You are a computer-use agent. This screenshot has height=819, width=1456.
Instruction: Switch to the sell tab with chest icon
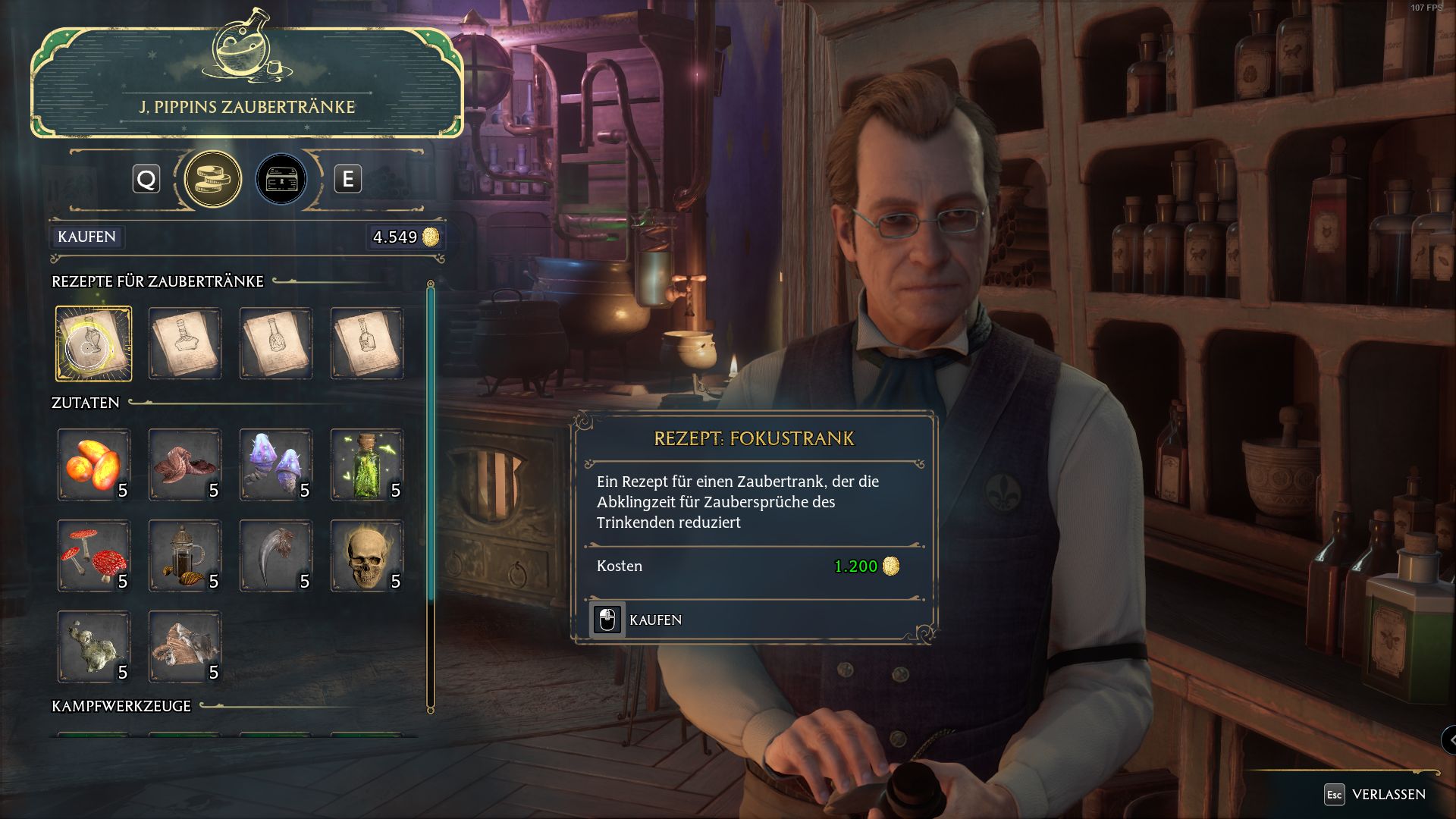pos(281,180)
